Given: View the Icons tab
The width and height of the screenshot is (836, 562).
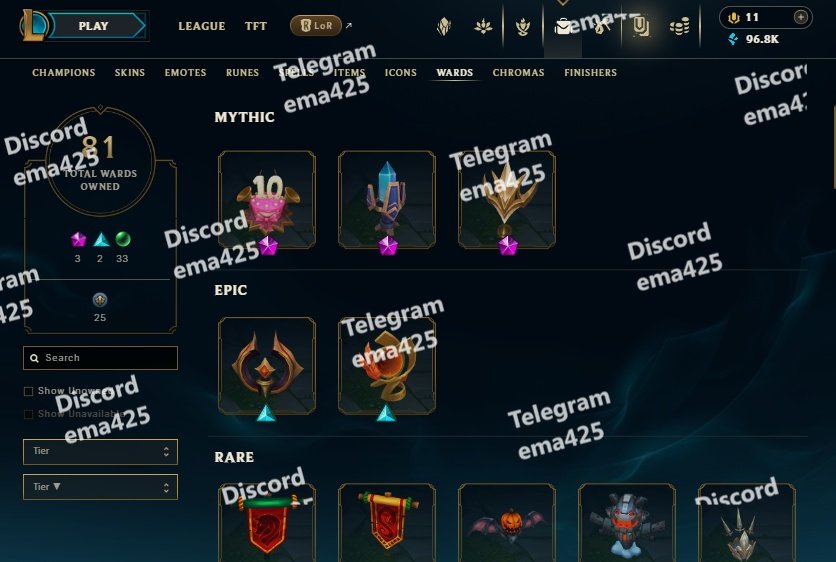Looking at the screenshot, I should pos(401,73).
